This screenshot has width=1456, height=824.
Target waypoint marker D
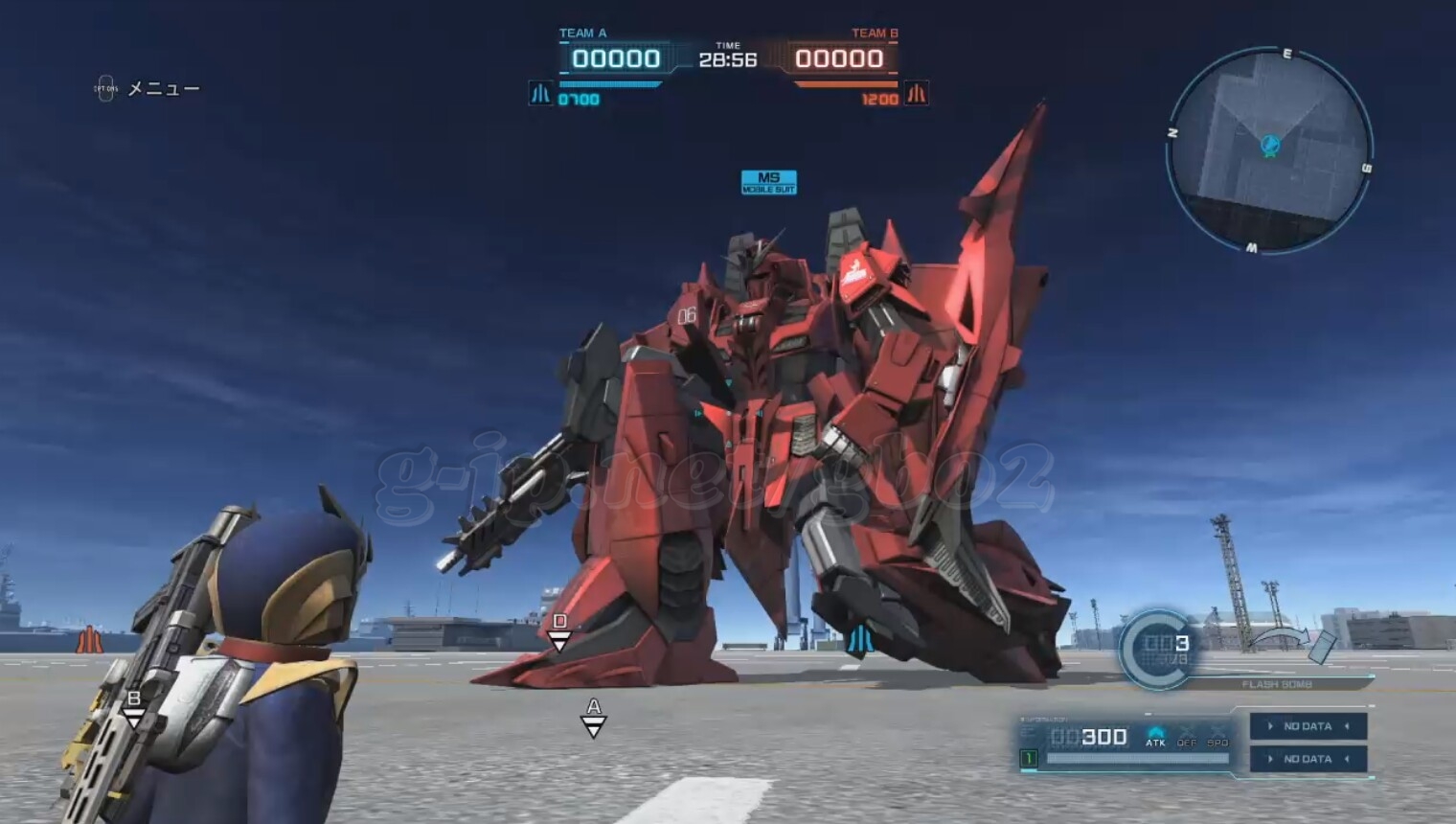pyautogui.click(x=560, y=631)
